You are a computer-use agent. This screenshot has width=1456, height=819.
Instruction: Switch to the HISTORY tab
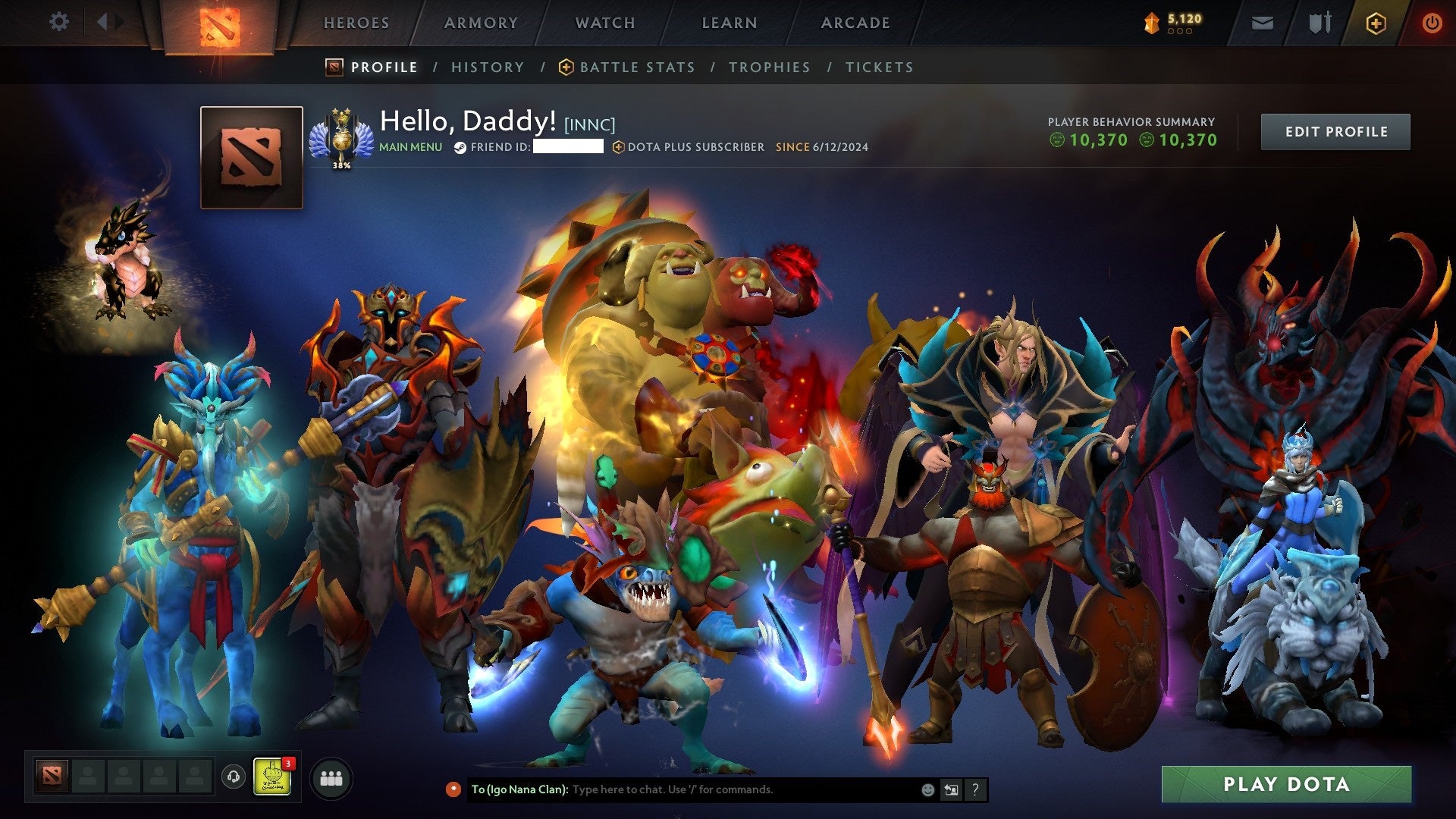488,67
